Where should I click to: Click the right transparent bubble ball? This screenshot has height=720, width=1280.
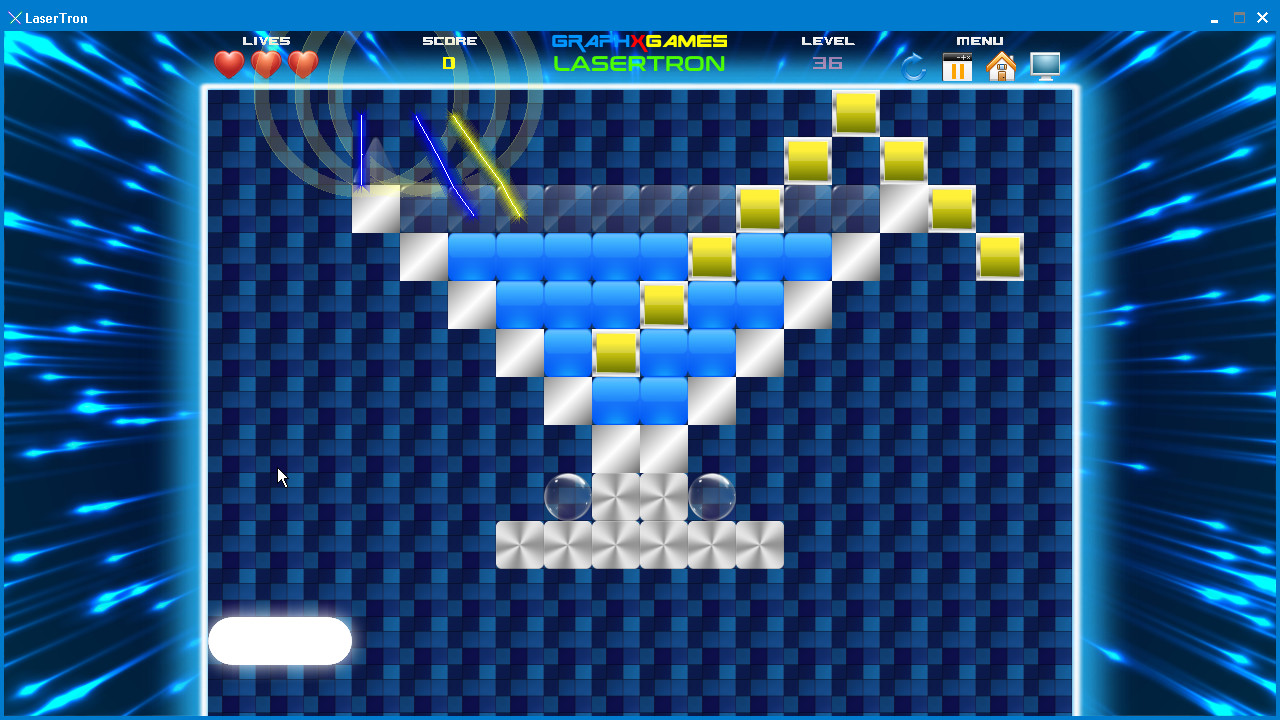point(711,497)
